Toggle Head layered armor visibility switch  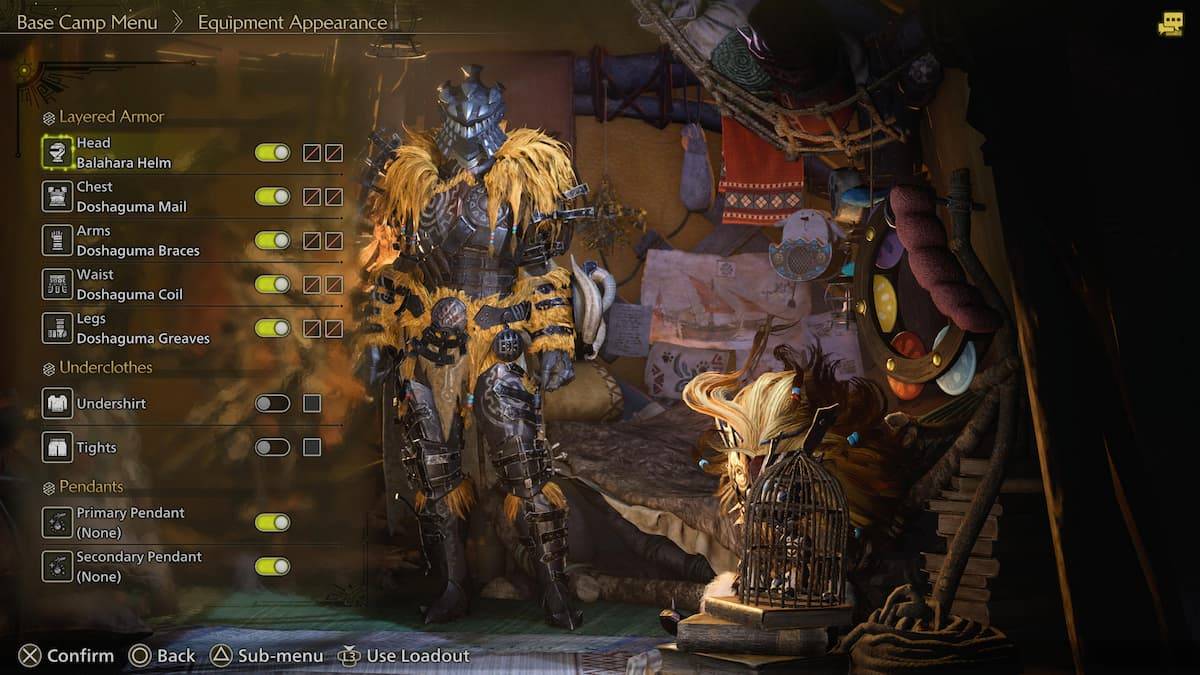[272, 153]
